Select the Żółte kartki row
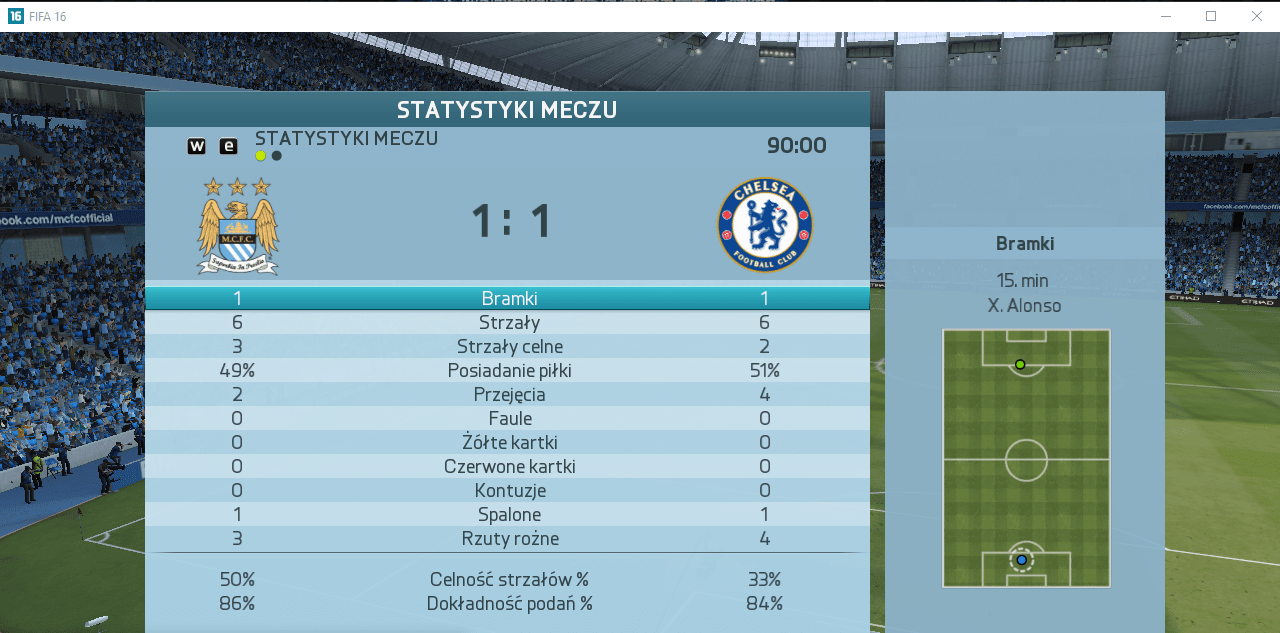This screenshot has width=1280, height=633. point(508,442)
